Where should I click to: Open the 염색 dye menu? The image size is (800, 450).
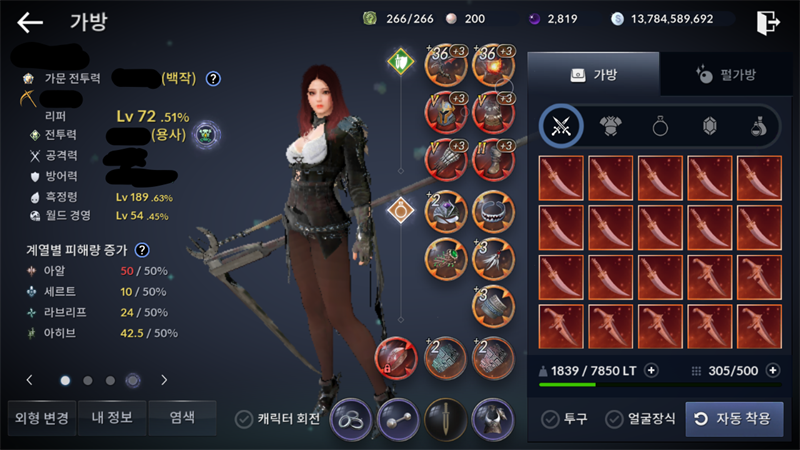pyautogui.click(x=183, y=418)
